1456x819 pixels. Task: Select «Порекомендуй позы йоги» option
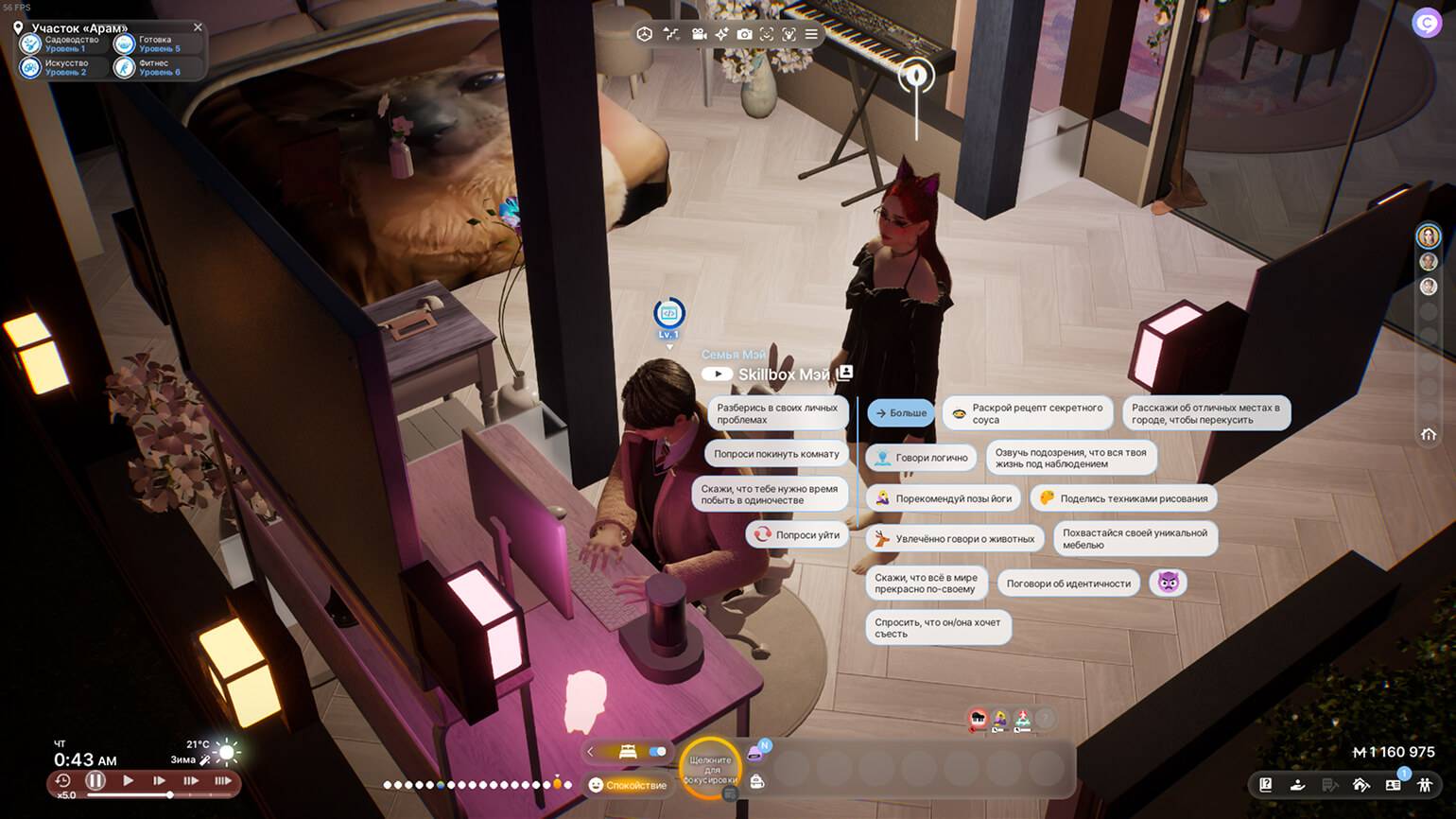[943, 498]
